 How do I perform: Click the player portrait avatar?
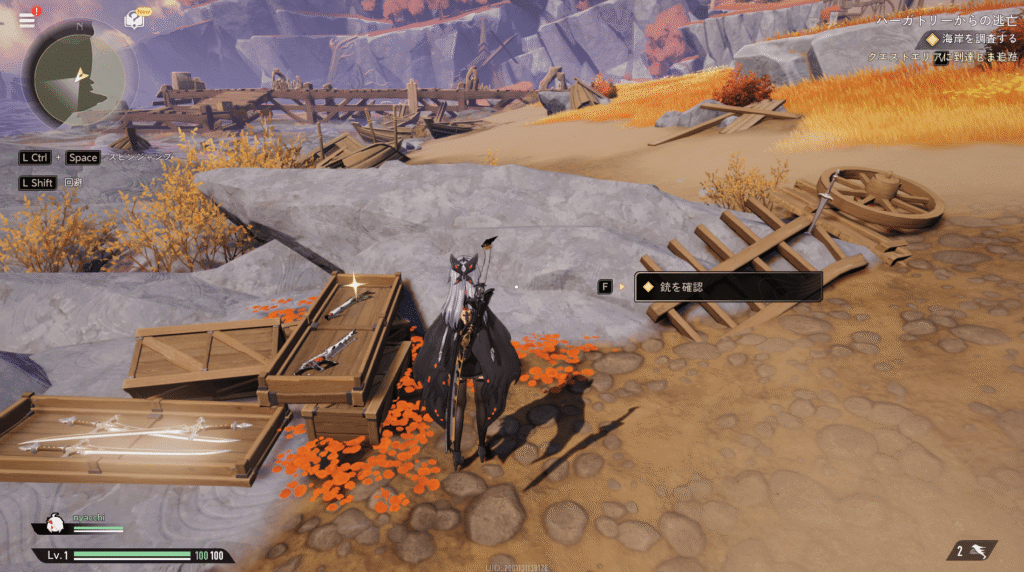tap(54, 523)
